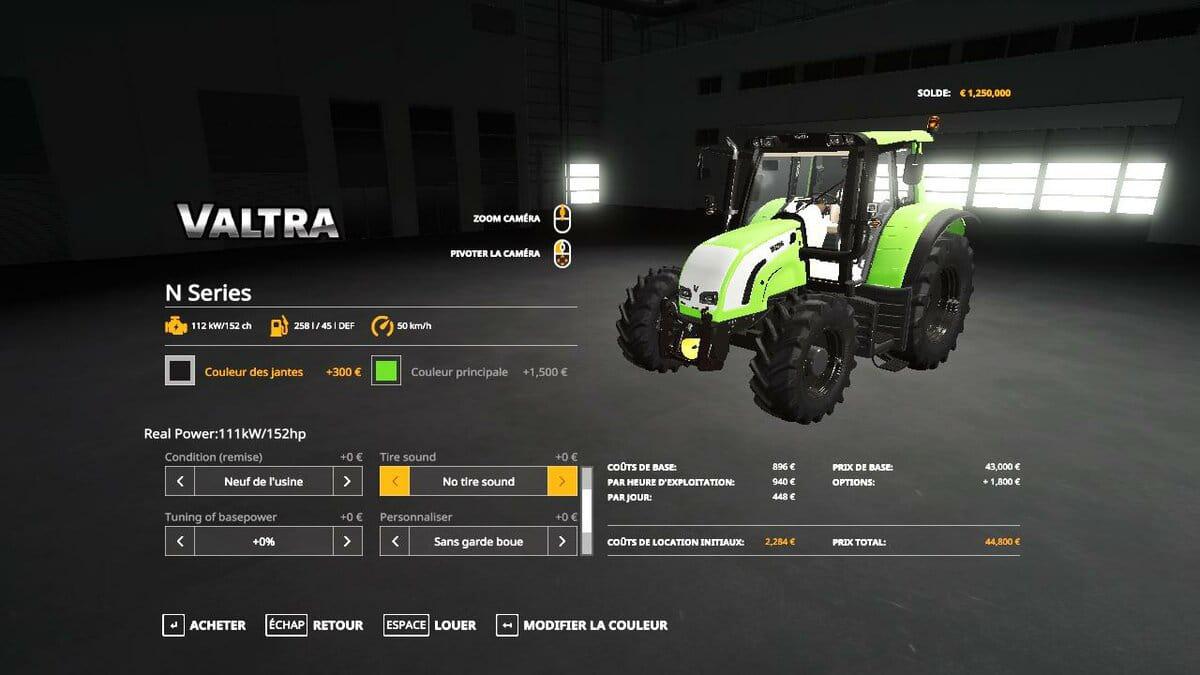Viewport: 1200px width, 675px height.
Task: Change Personnaliser to the previous option
Action: pos(395,541)
